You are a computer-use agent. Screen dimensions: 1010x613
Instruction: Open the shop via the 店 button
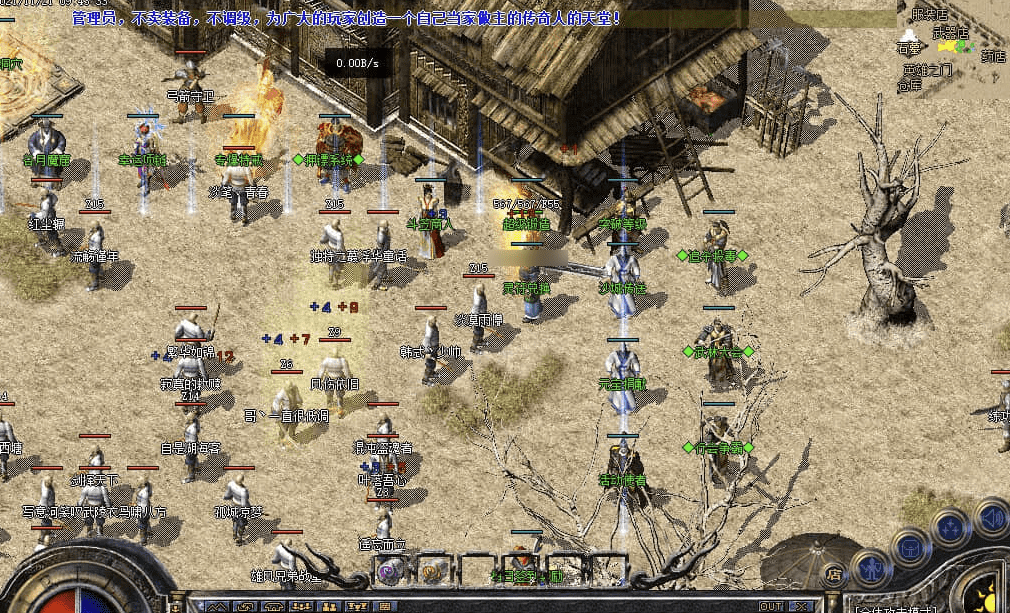pyautogui.click(x=834, y=574)
